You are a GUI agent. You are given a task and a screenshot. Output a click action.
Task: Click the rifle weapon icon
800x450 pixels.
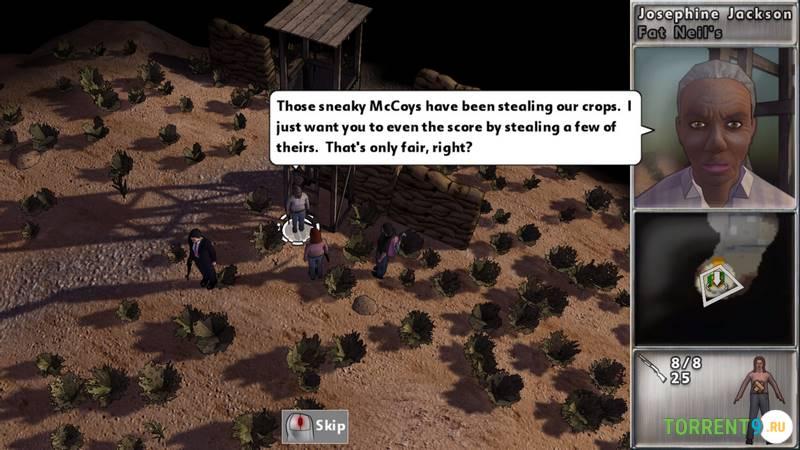point(651,369)
